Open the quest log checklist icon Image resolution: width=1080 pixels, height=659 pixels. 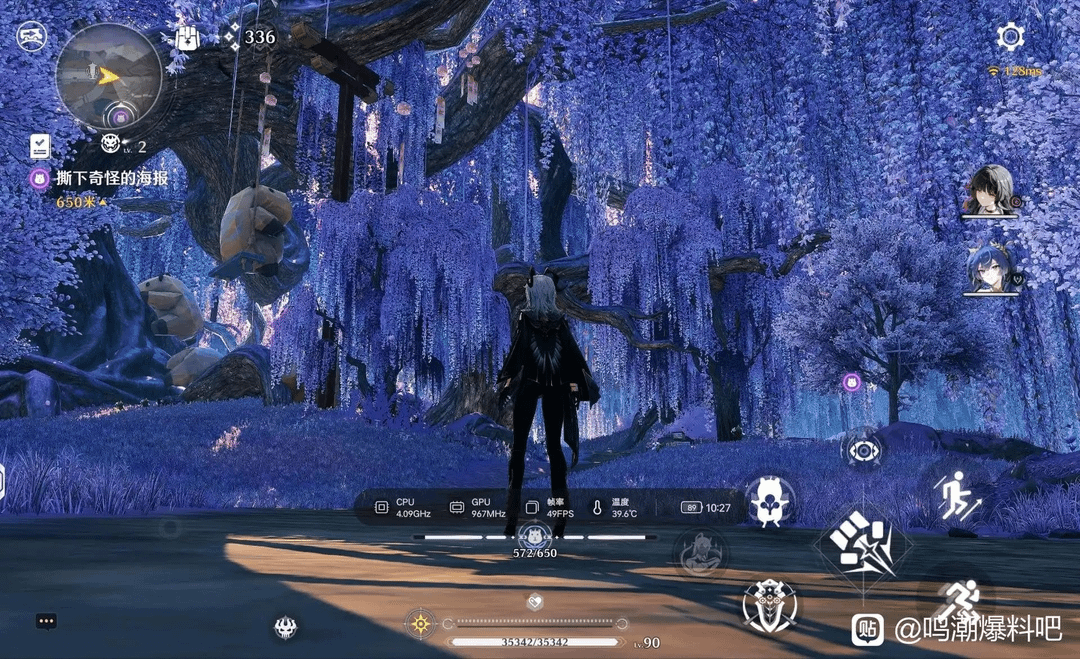pyautogui.click(x=40, y=146)
